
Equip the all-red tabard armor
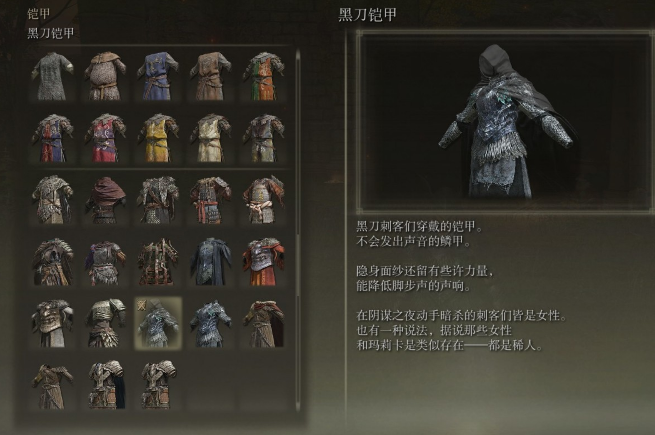pyautogui.click(x=104, y=136)
